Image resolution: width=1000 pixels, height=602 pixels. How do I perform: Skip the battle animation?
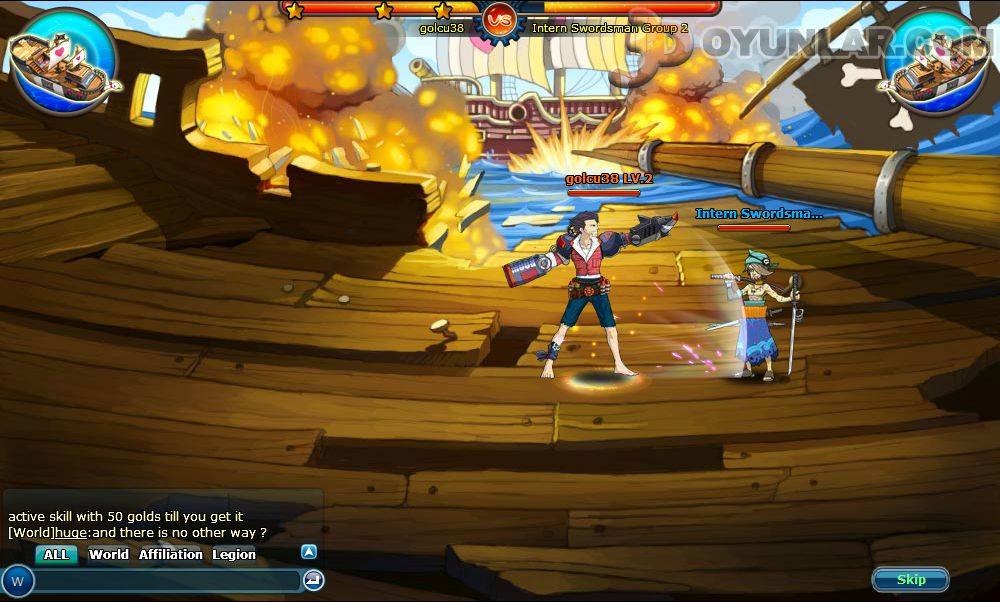[910, 580]
